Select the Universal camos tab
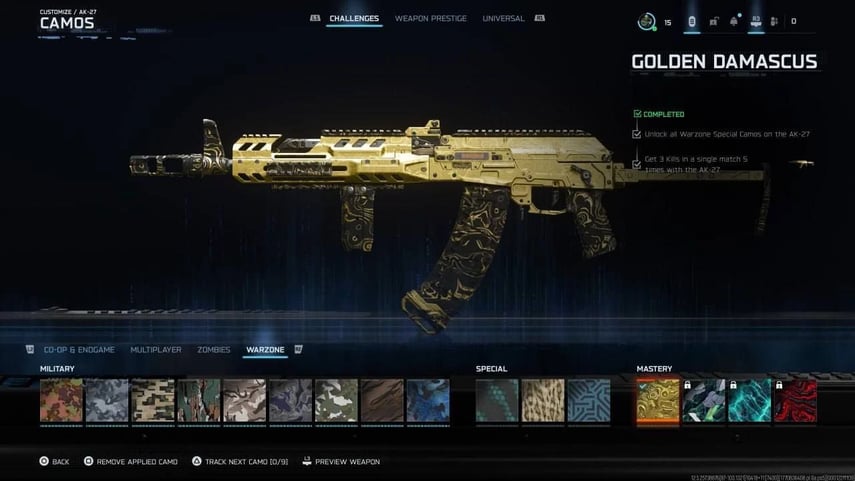The image size is (855, 481). point(503,19)
